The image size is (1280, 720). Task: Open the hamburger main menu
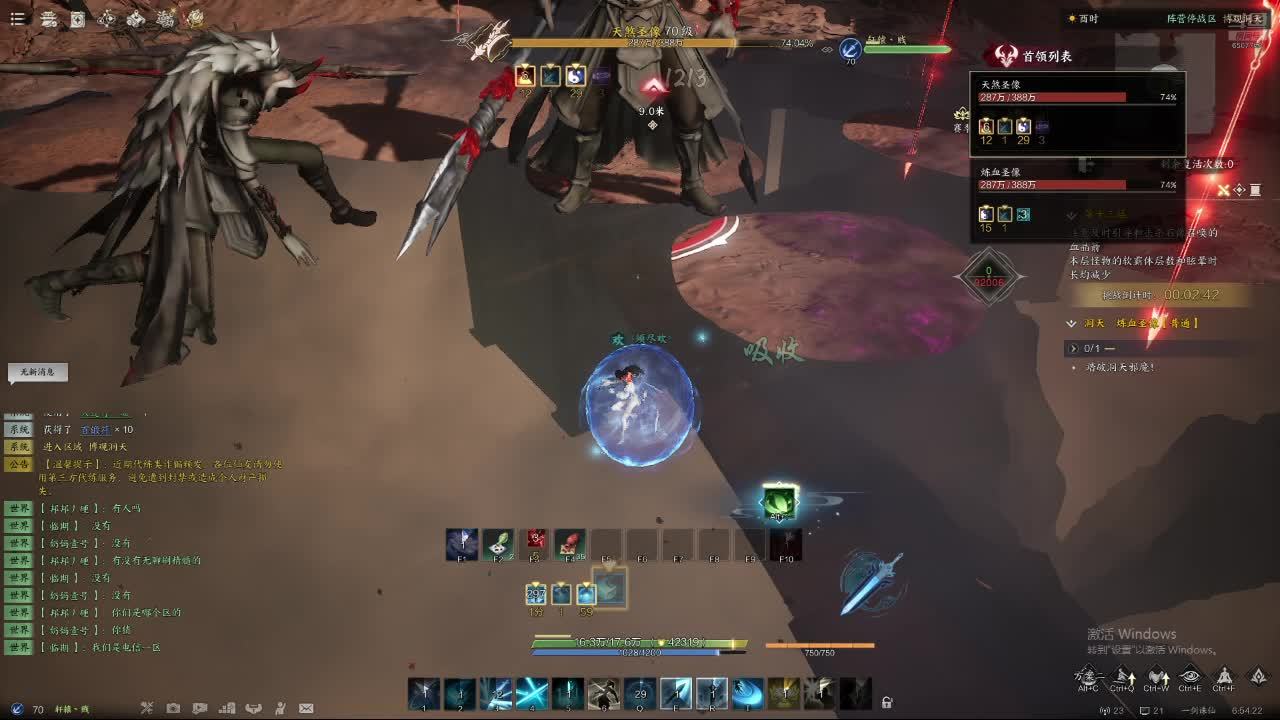[17, 19]
